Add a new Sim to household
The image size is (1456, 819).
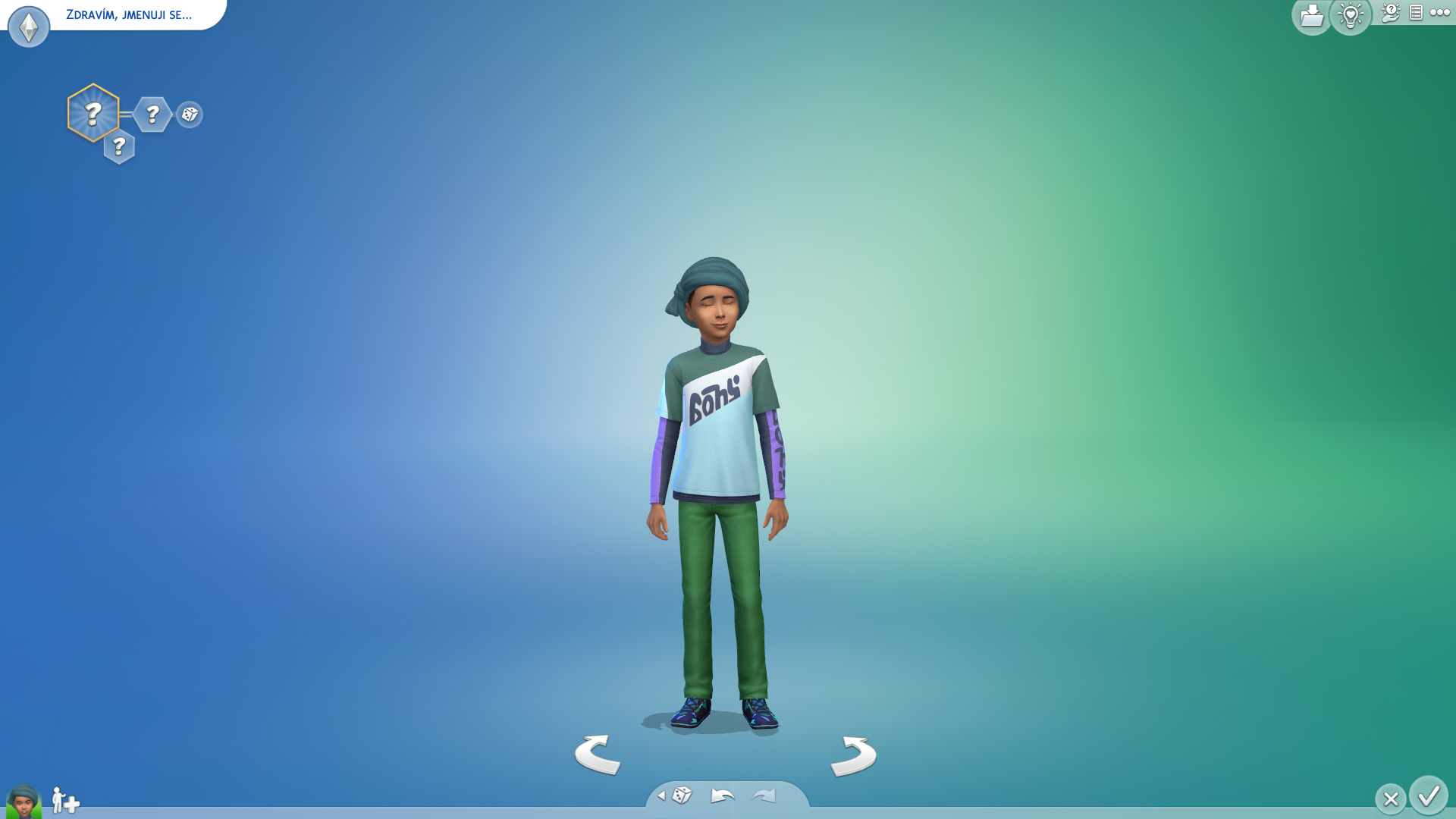click(65, 800)
